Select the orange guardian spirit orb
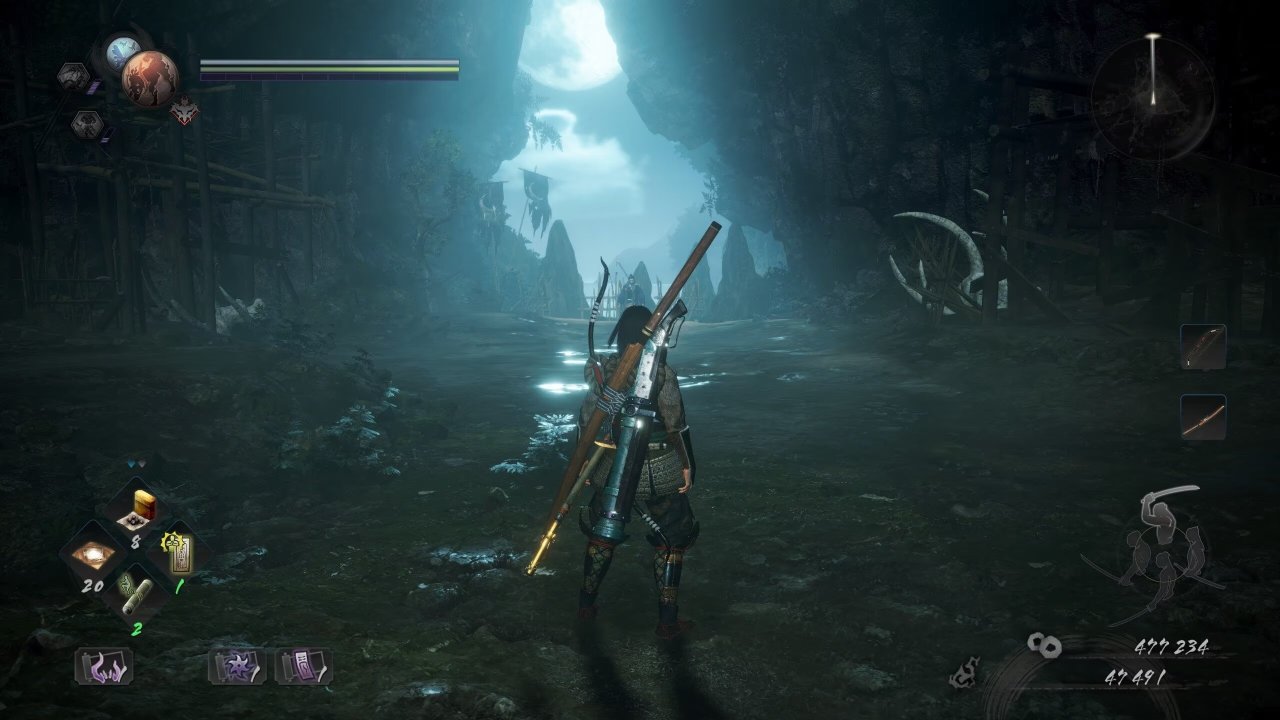Image resolution: width=1280 pixels, height=720 pixels. [150, 78]
